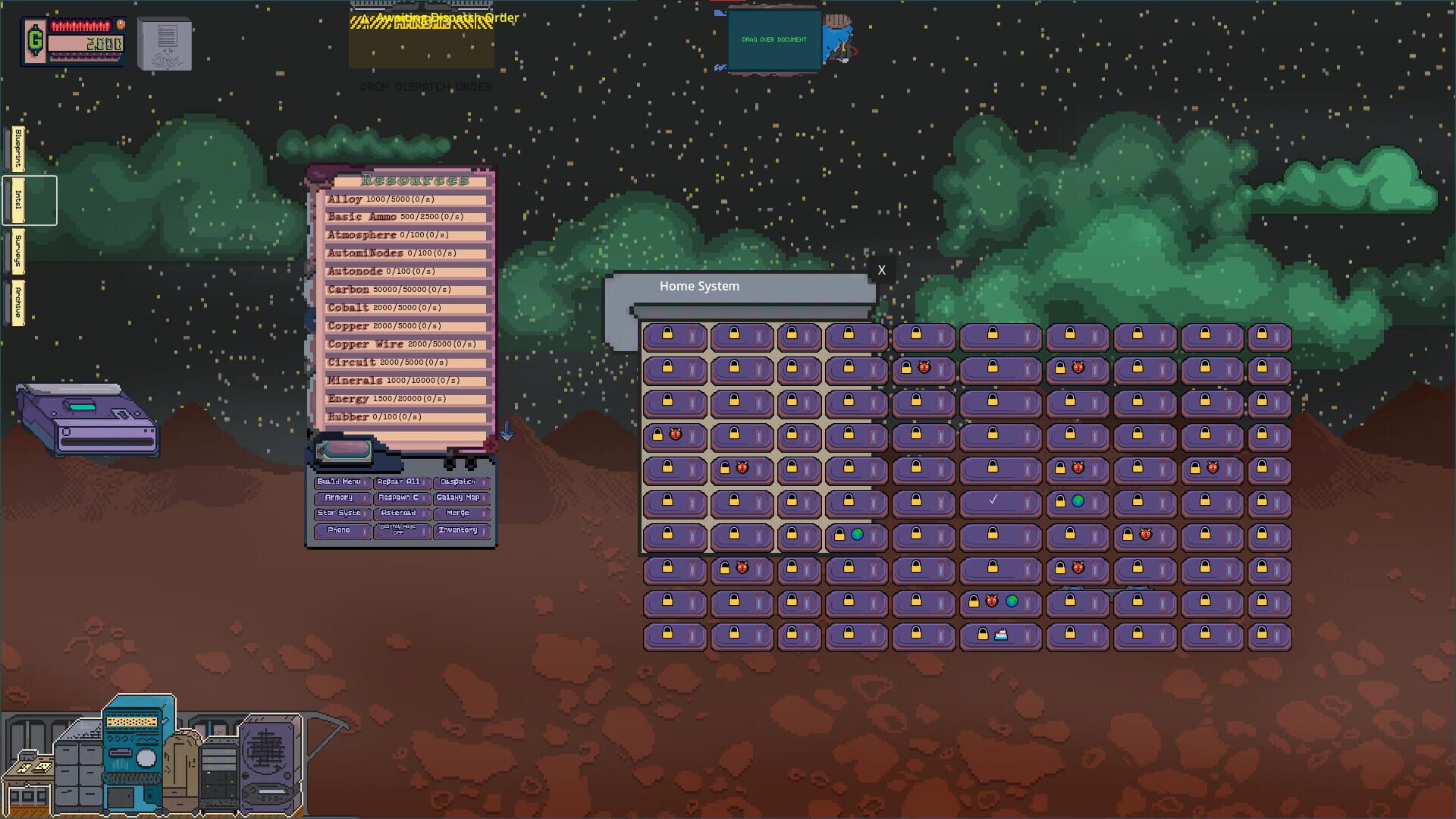Viewport: 1456px width, 819px height.
Task: Toggle Destroy Mode from OFF to ON
Action: pos(403,529)
